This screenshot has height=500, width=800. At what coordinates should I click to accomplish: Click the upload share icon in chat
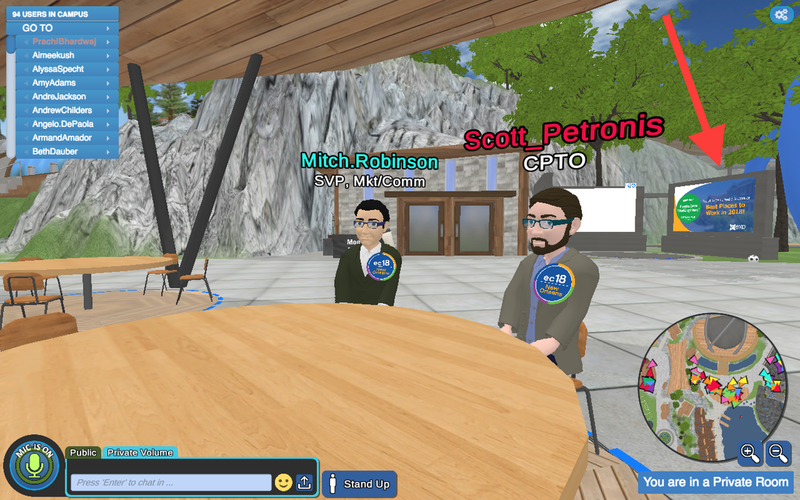(305, 482)
